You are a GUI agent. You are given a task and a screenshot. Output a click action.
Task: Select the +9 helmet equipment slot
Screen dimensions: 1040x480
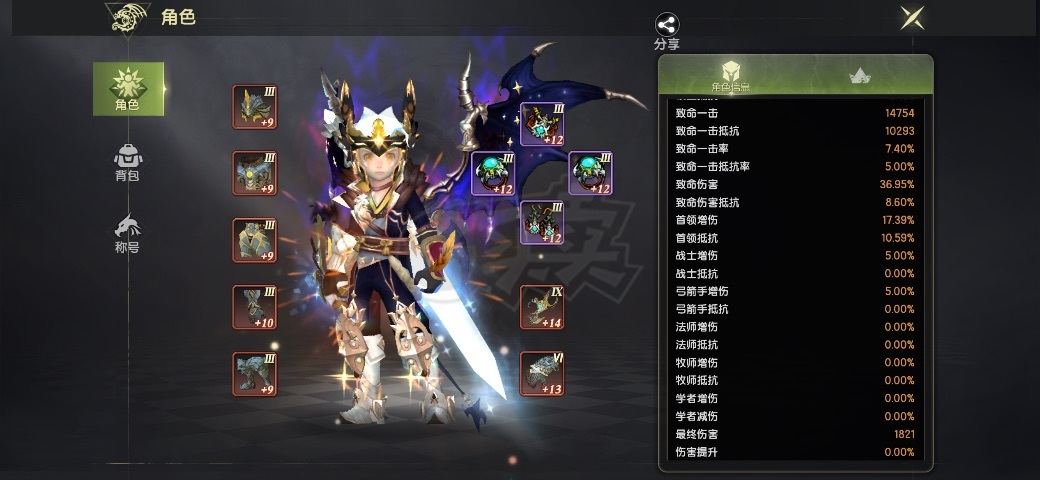click(255, 107)
